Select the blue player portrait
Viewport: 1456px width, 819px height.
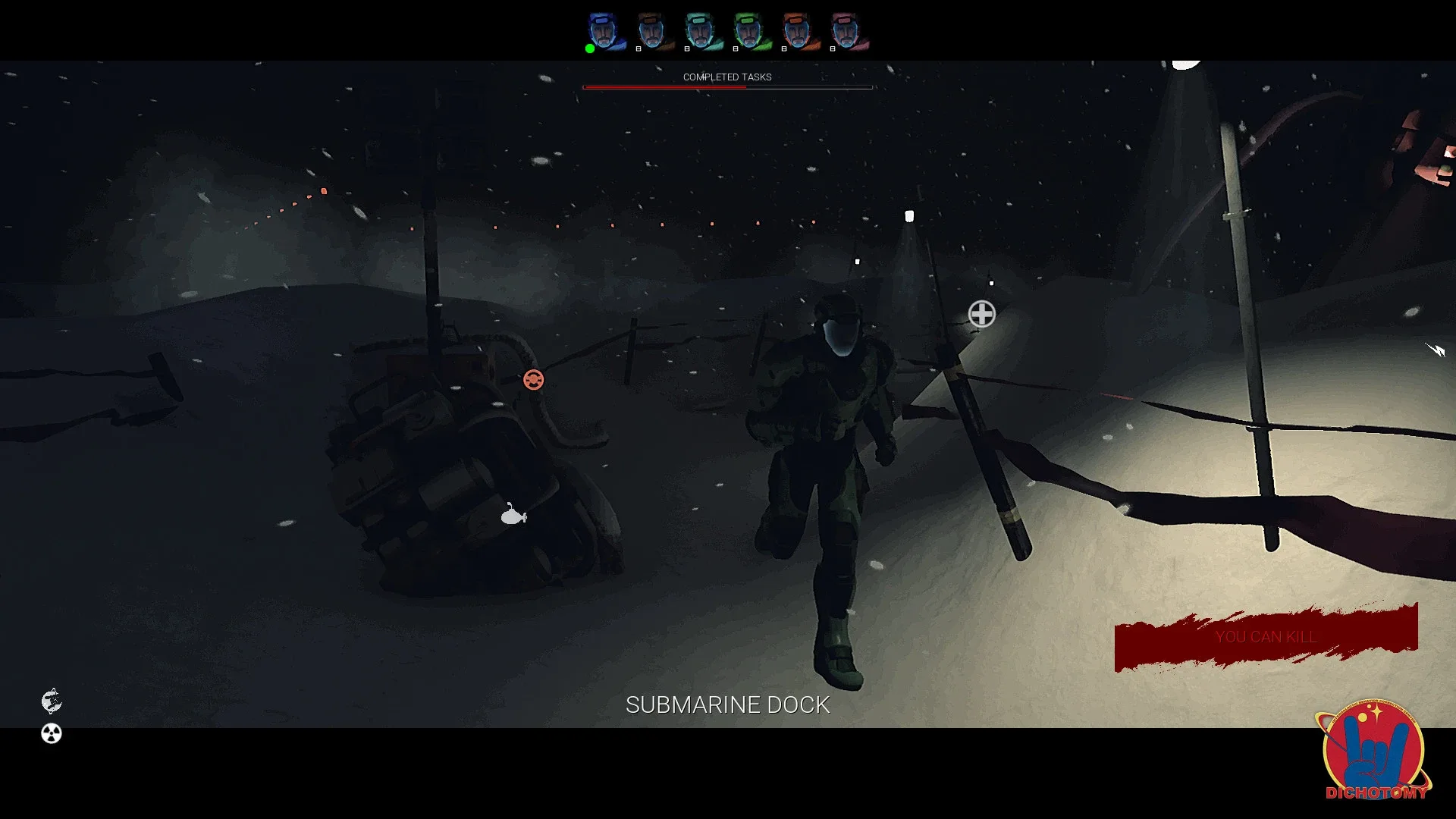point(603,30)
